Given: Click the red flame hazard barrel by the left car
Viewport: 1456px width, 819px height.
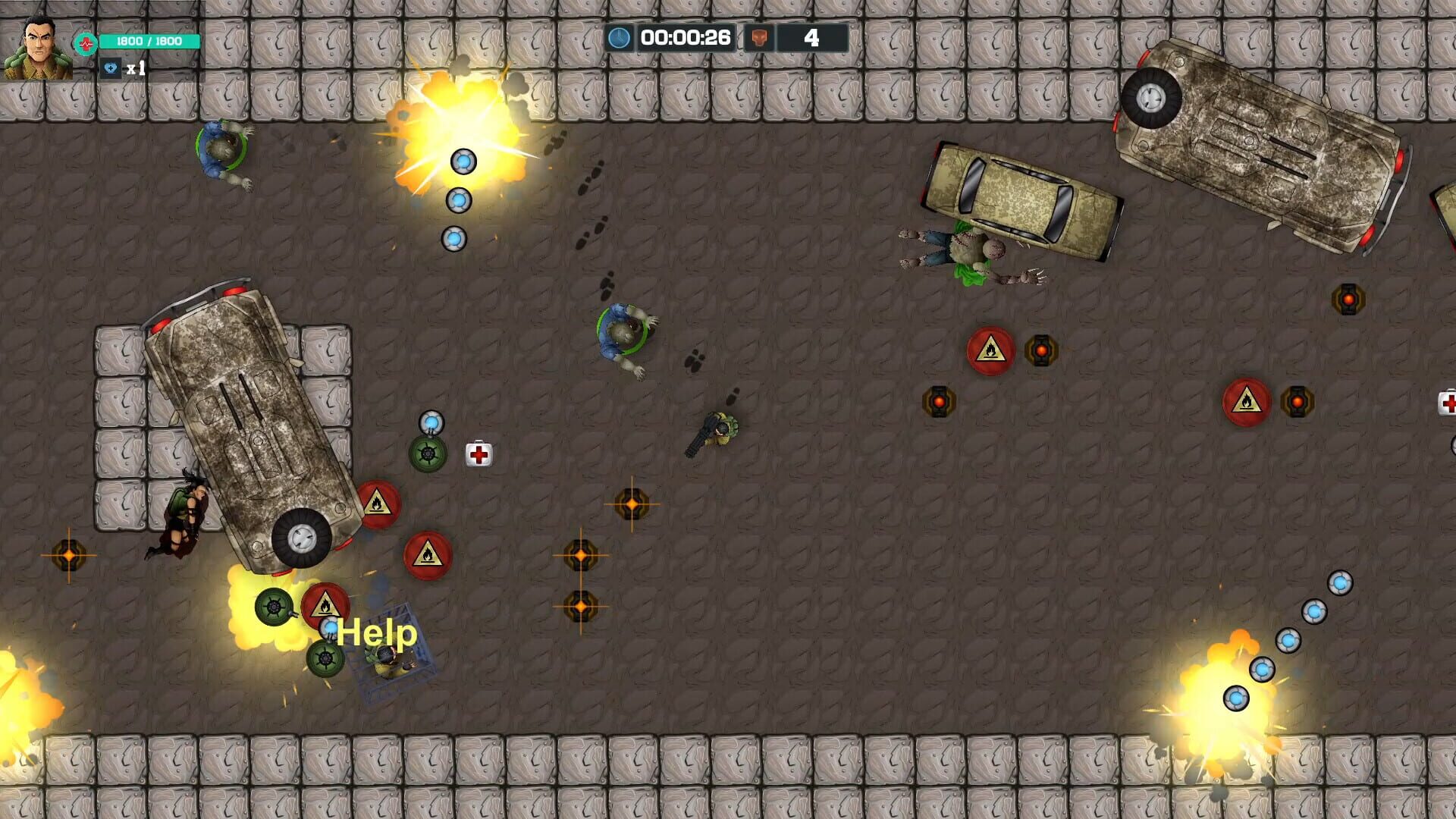Looking at the screenshot, I should click(x=381, y=505).
